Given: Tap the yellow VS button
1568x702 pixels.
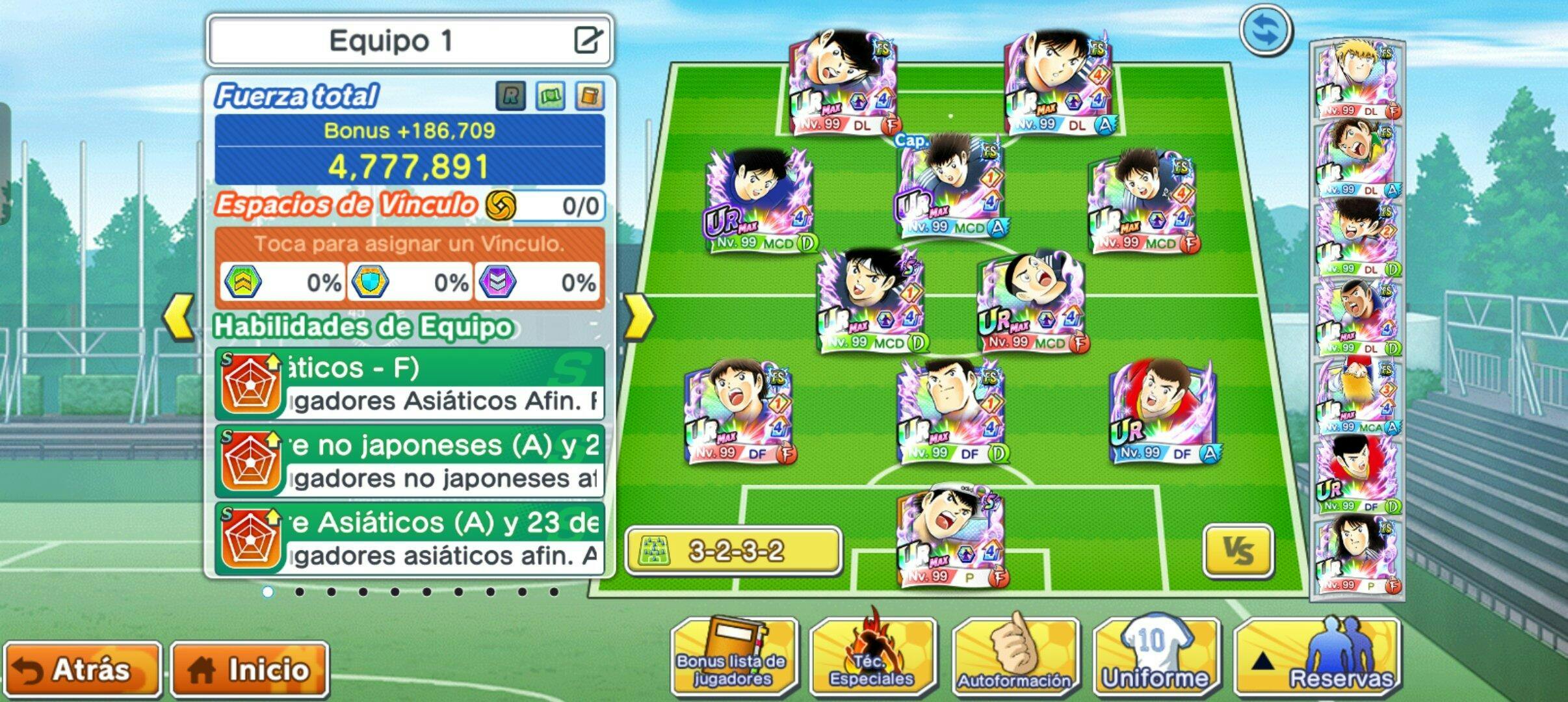Looking at the screenshot, I should pyautogui.click(x=1237, y=551).
